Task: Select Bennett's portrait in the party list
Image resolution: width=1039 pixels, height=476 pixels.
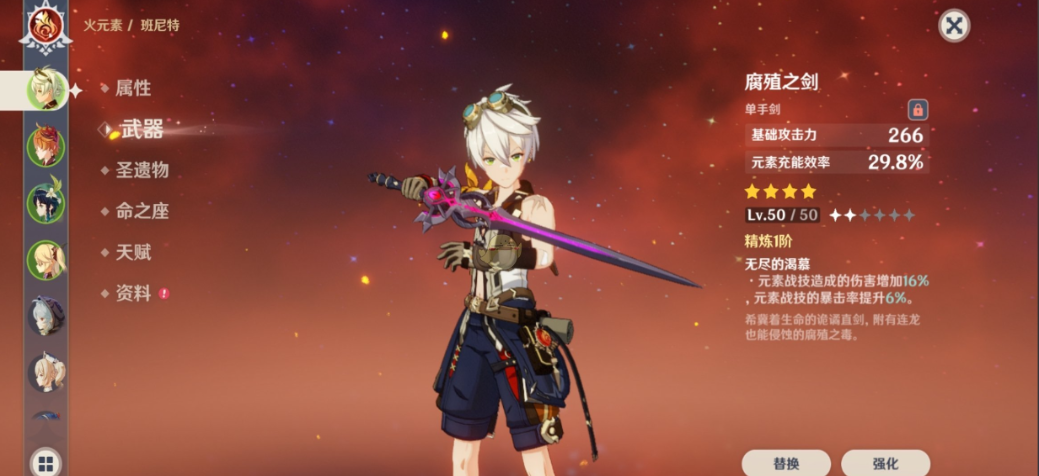Action: click(46, 89)
